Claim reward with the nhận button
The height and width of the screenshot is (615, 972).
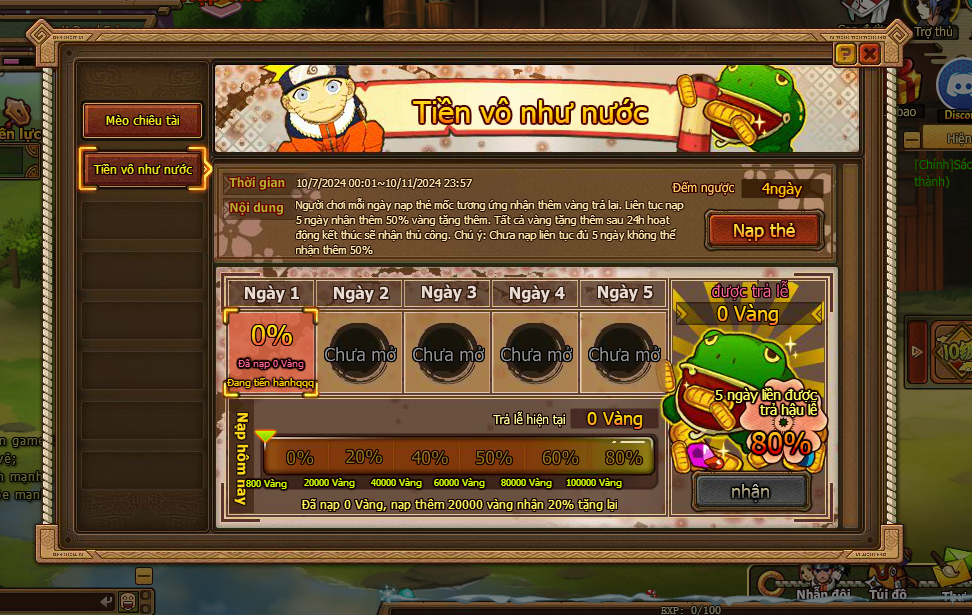pyautogui.click(x=750, y=491)
